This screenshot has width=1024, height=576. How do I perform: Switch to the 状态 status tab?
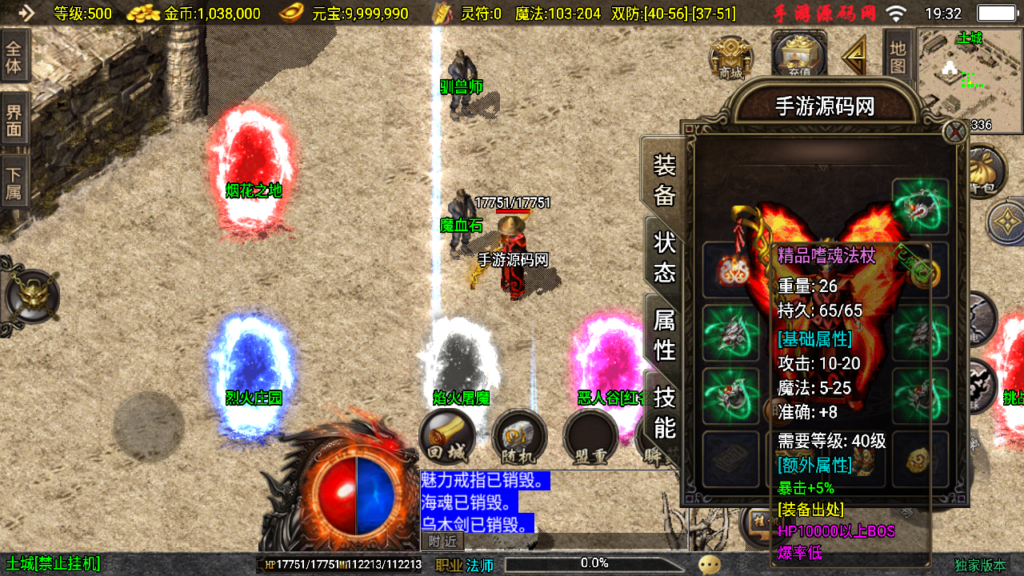pyautogui.click(x=664, y=256)
